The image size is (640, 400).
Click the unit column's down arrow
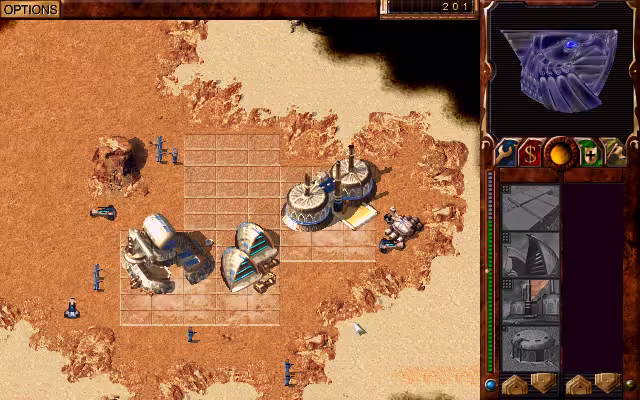[x=607, y=383]
